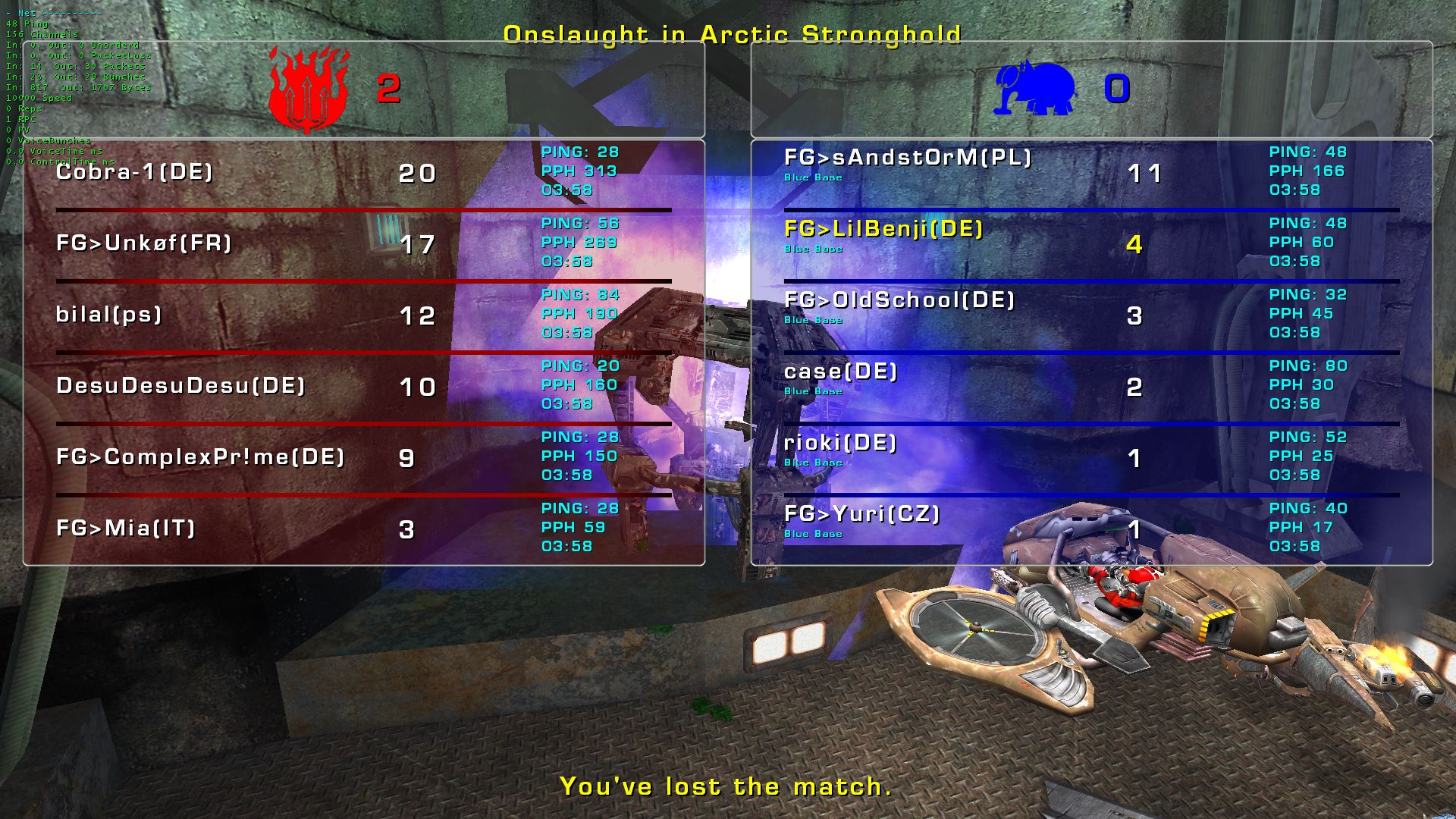The height and width of the screenshot is (819, 1456).
Task: Click the highlighted FG>LilBenji(DE) row
Action: pos(883,229)
